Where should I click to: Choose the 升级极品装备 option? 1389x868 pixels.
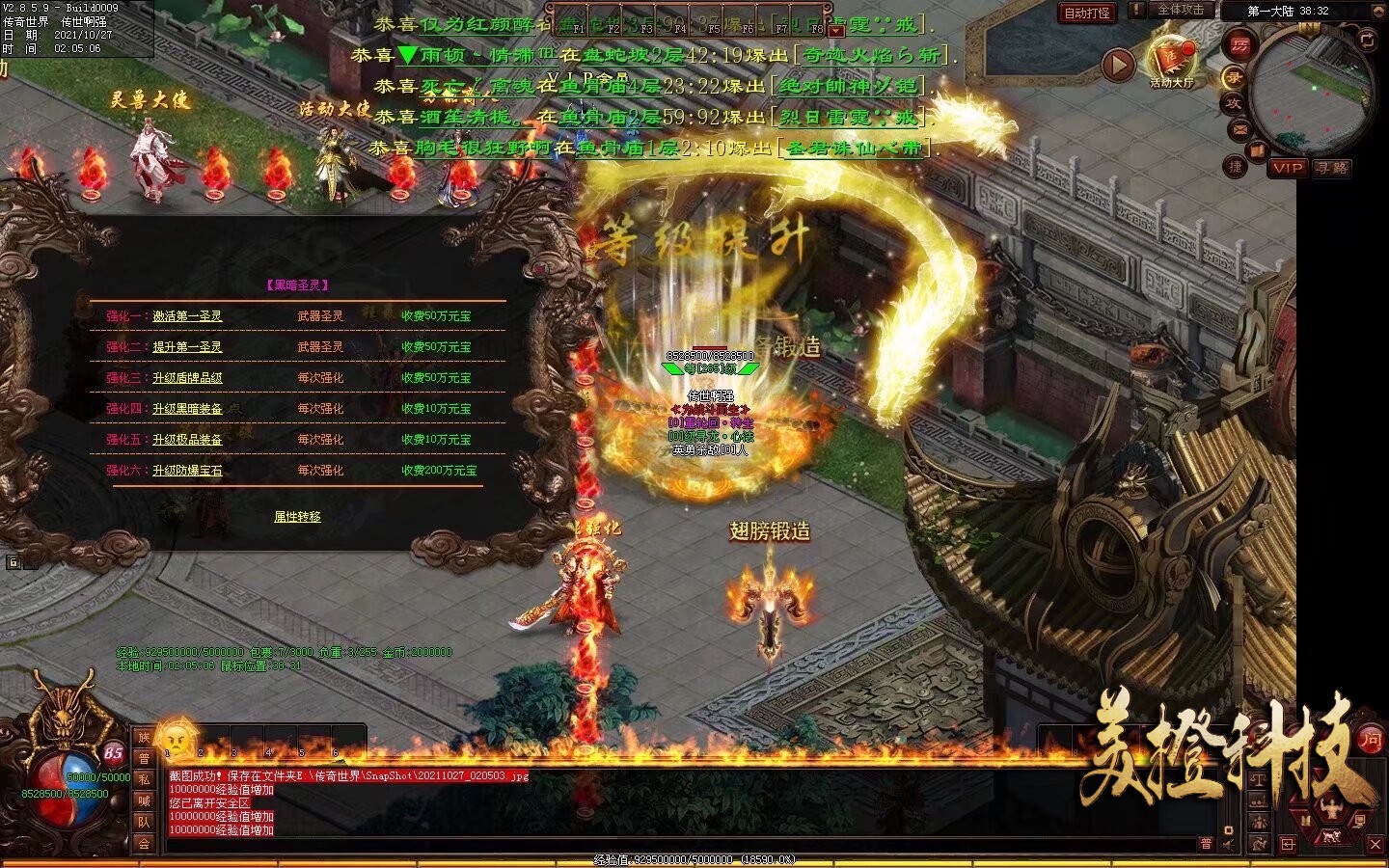187,440
